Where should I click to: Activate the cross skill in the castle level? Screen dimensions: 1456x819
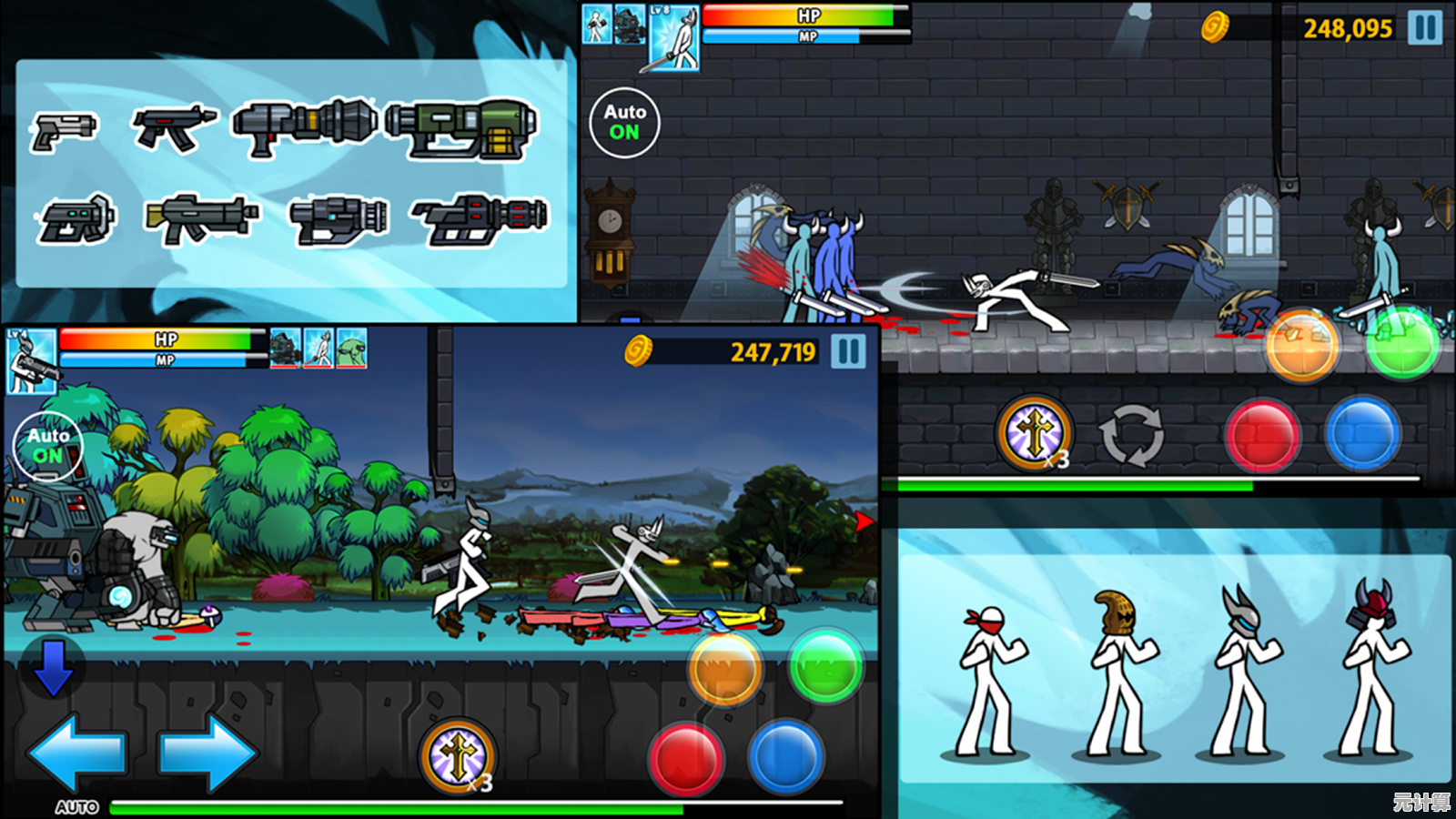[x=1035, y=432]
